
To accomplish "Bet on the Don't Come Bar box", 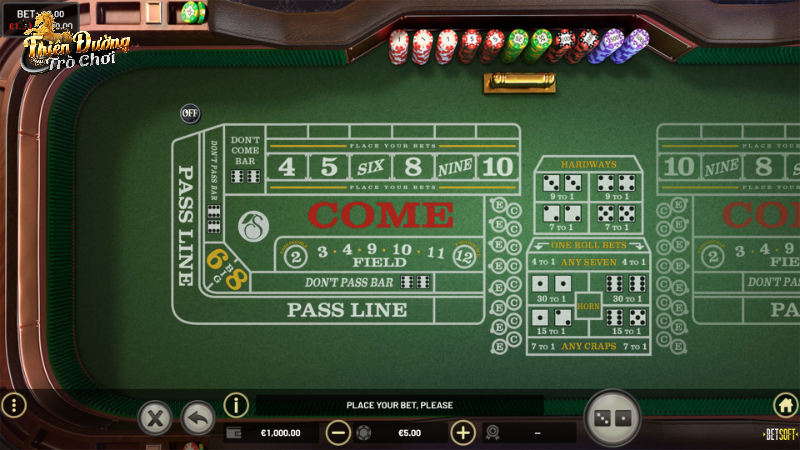I will (246, 159).
